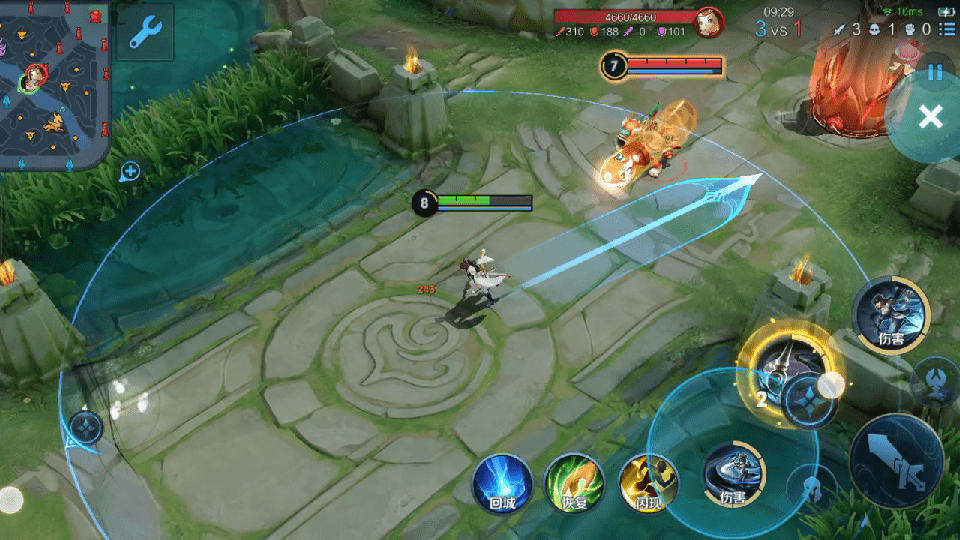The image size is (960, 540).
Task: Open the minimap
Action: (54, 84)
